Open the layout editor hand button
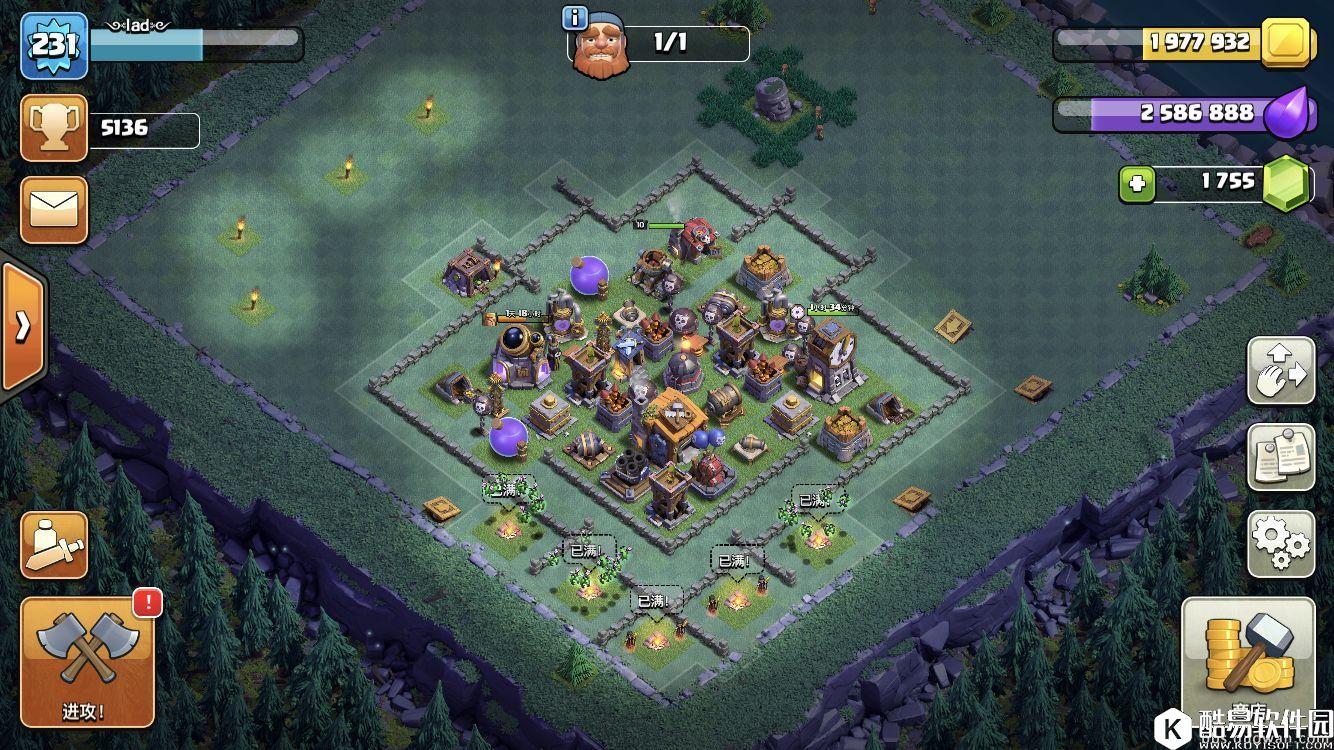 tap(1281, 371)
